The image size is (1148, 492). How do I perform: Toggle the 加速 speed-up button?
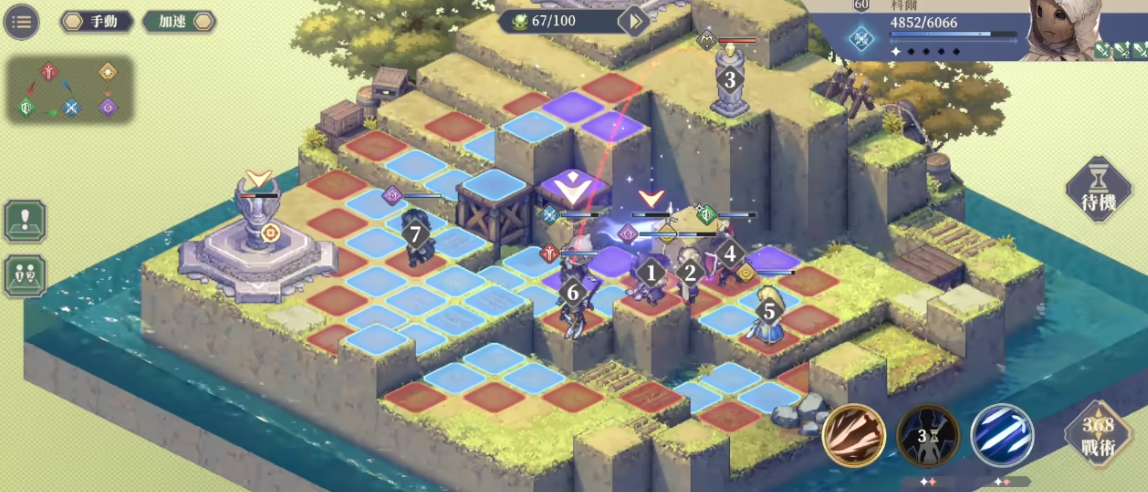(179, 21)
